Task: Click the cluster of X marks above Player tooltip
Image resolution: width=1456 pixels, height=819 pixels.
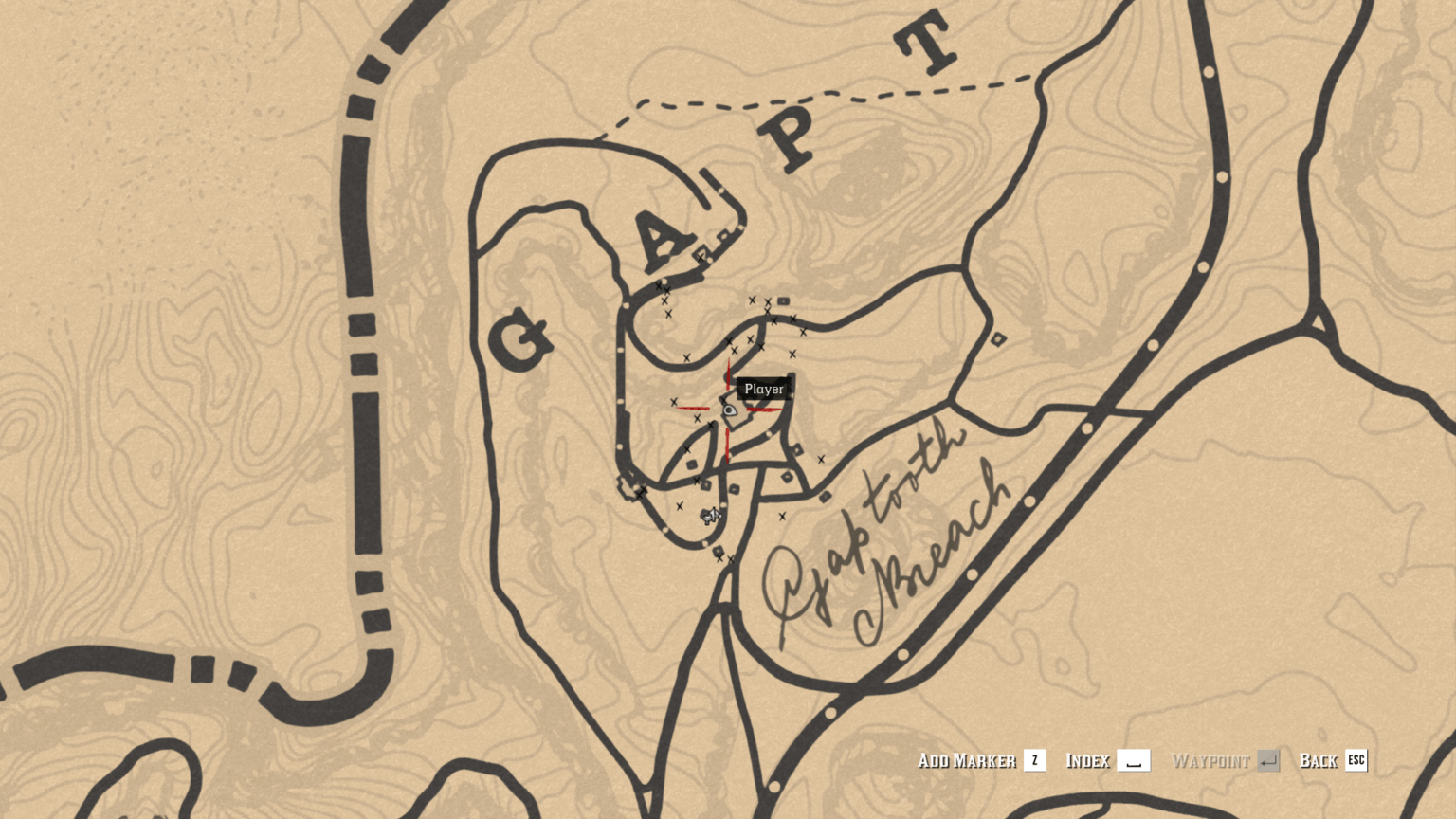Action: point(768,303)
